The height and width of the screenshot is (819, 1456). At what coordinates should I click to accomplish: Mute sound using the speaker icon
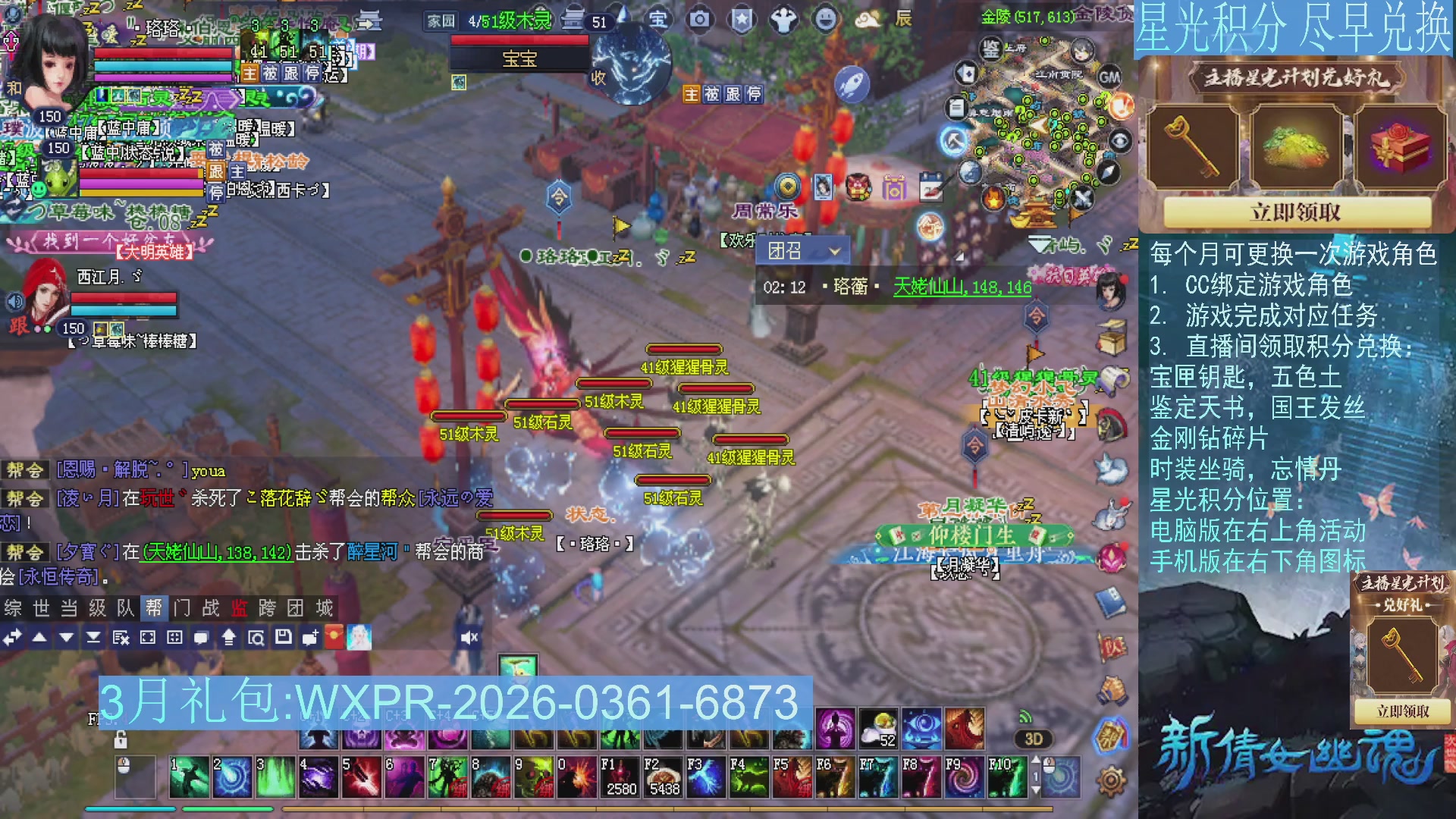469,637
